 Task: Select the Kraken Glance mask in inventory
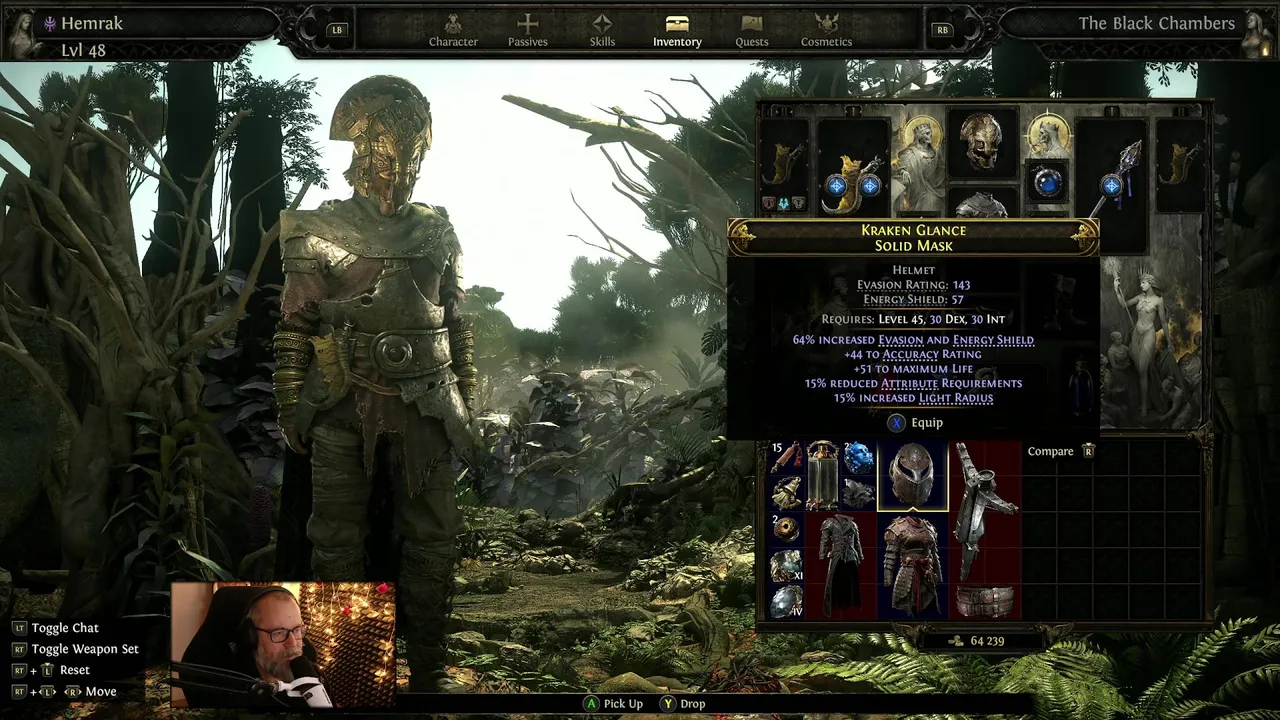pyautogui.click(x=912, y=476)
